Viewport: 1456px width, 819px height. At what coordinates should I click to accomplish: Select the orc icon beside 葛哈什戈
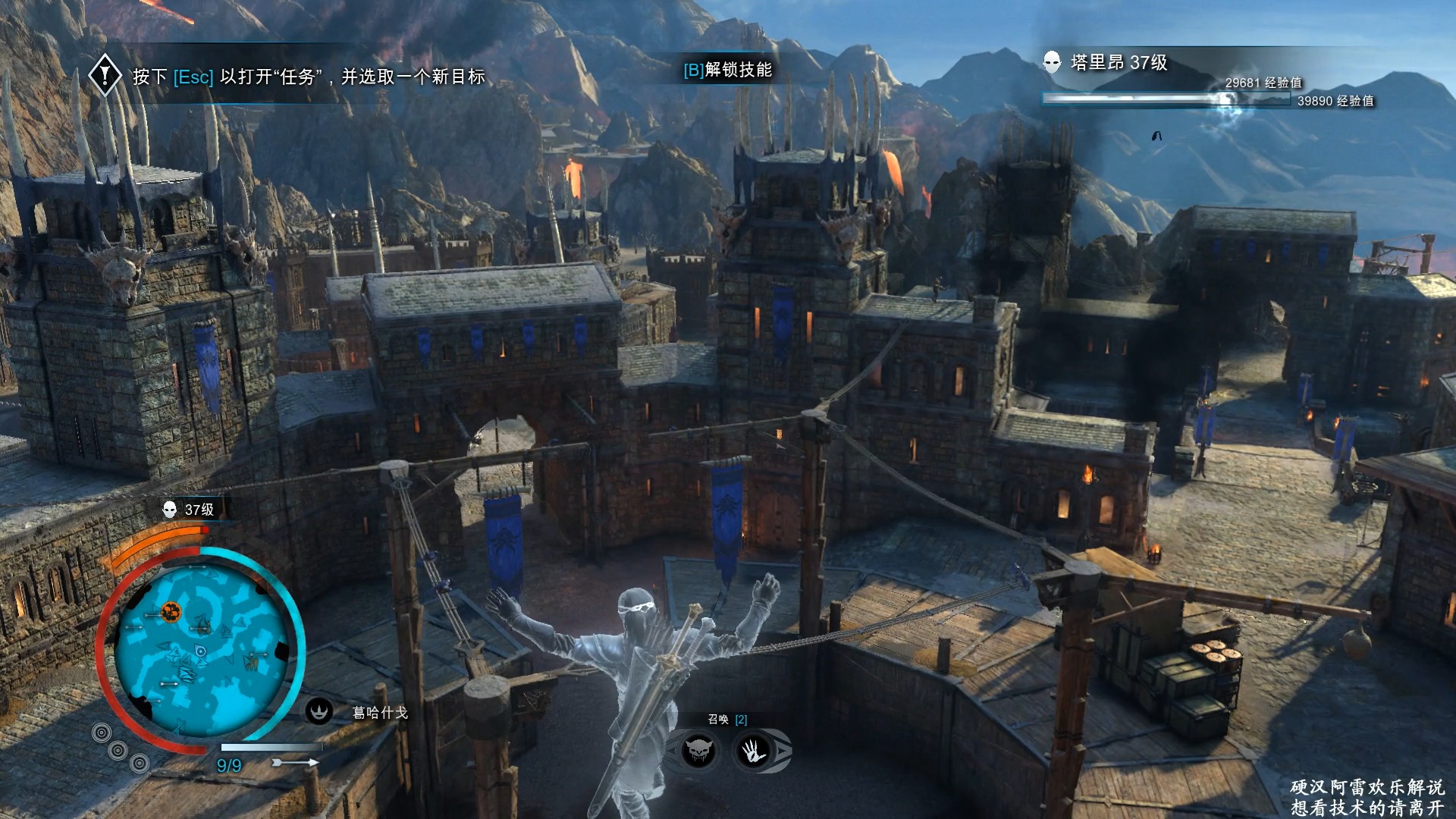coord(319,711)
